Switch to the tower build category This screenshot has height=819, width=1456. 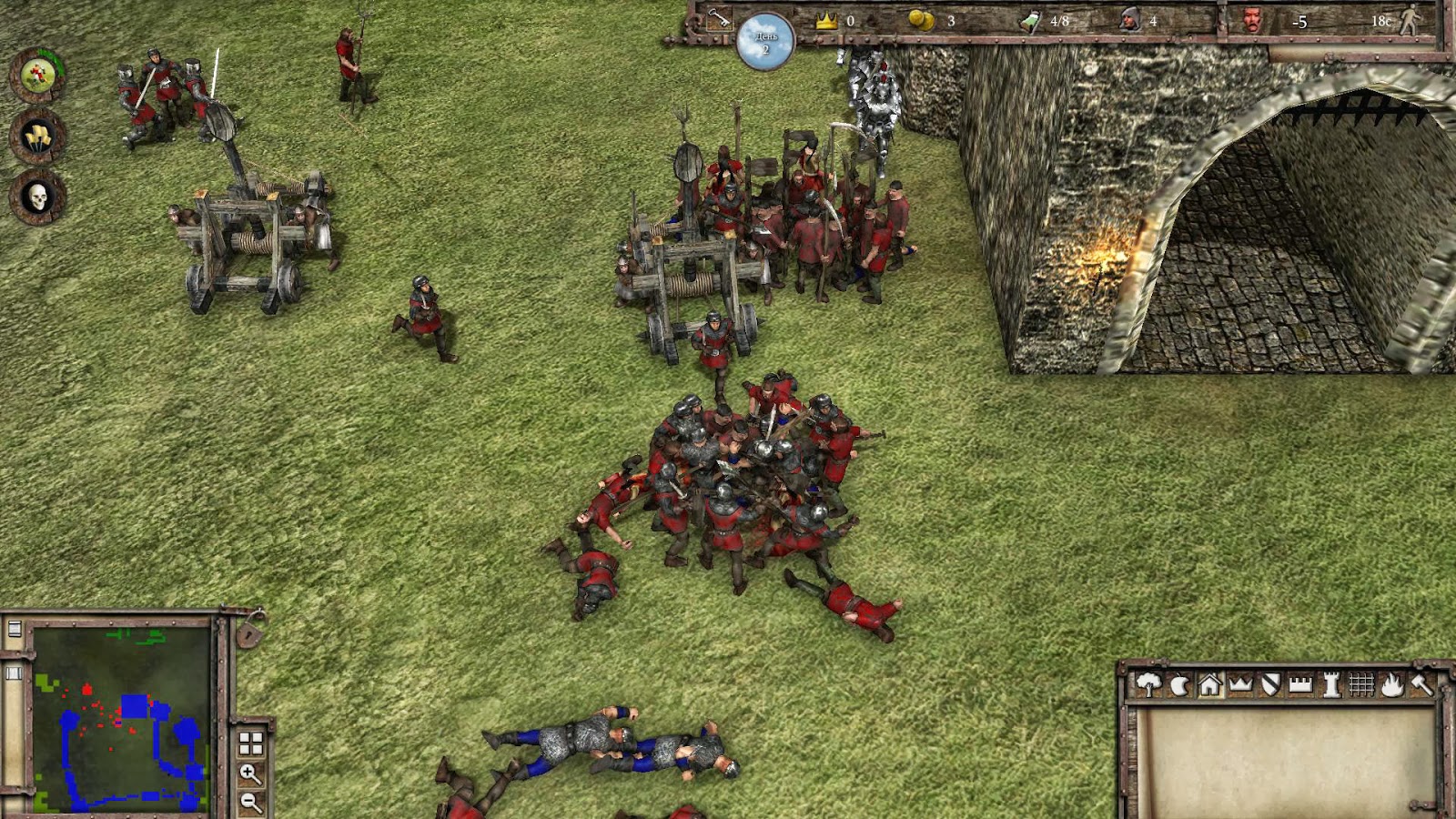coord(1330,685)
